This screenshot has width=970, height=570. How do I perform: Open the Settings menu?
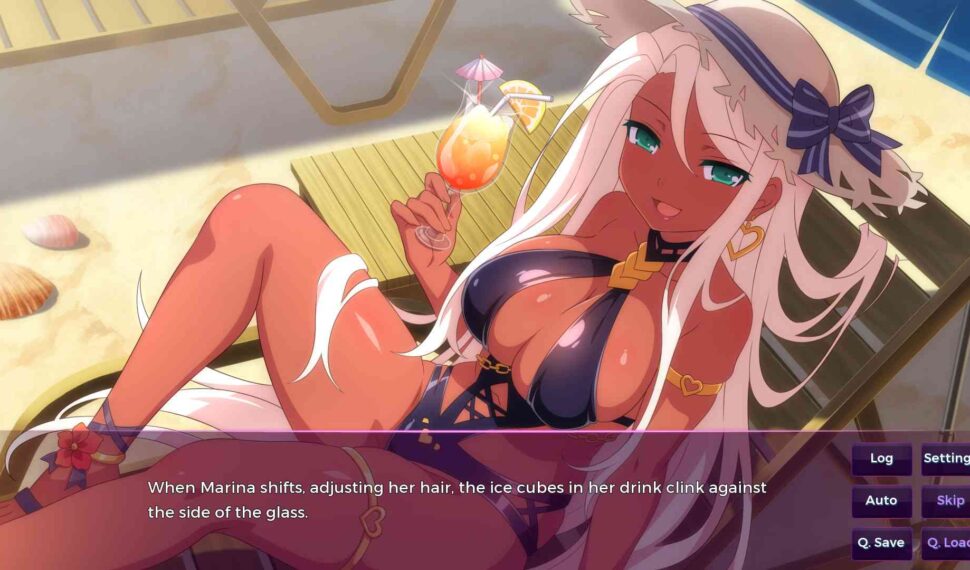(946, 459)
